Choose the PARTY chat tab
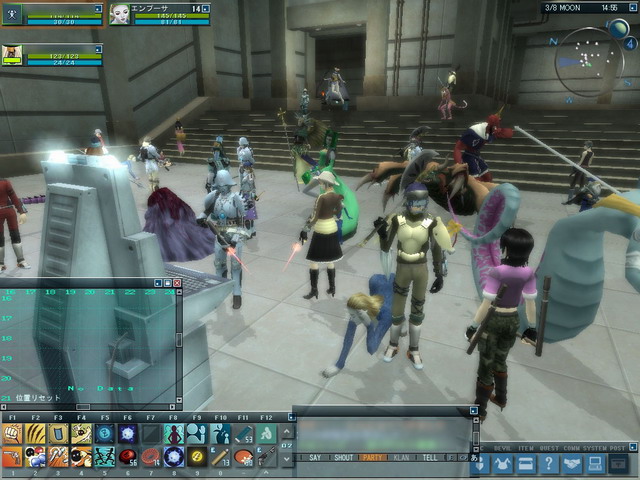Screen dimensions: 640x480 point(374,457)
